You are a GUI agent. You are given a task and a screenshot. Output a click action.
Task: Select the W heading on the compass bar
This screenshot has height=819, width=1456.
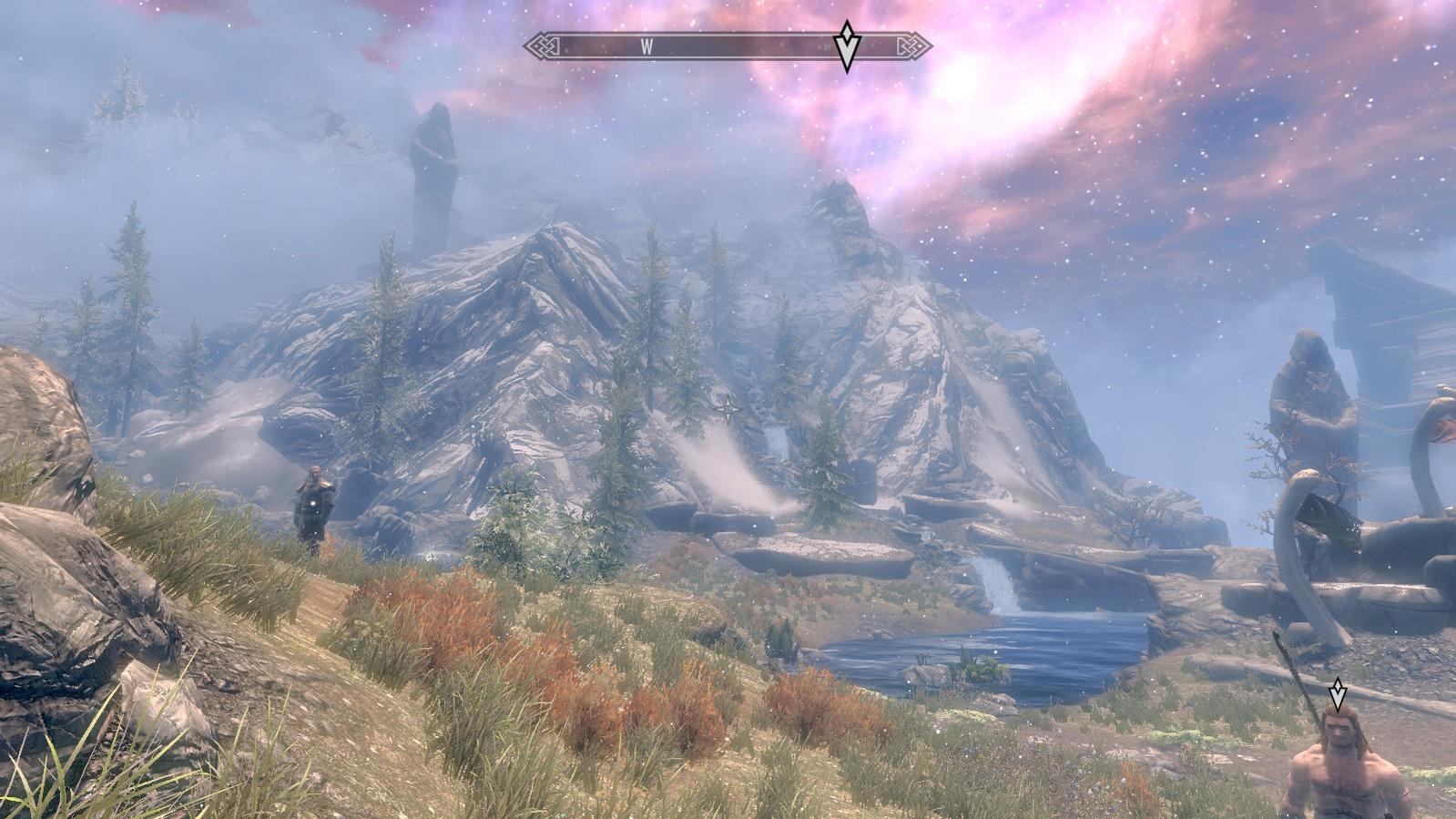coord(647,47)
